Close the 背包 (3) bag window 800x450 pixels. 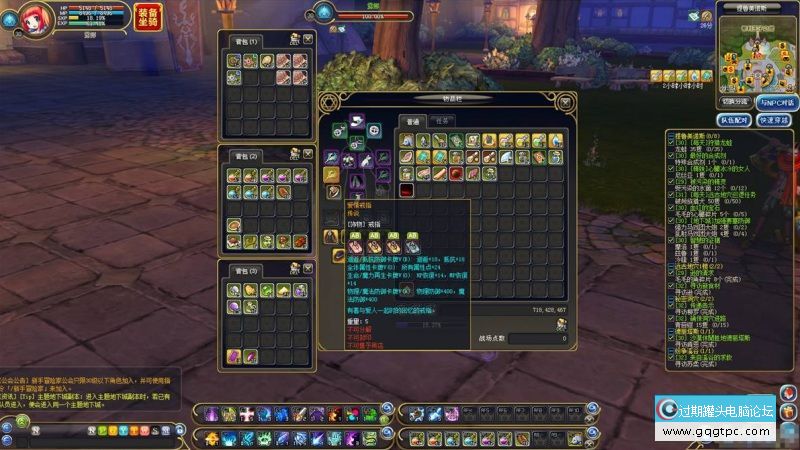pyautogui.click(x=308, y=270)
